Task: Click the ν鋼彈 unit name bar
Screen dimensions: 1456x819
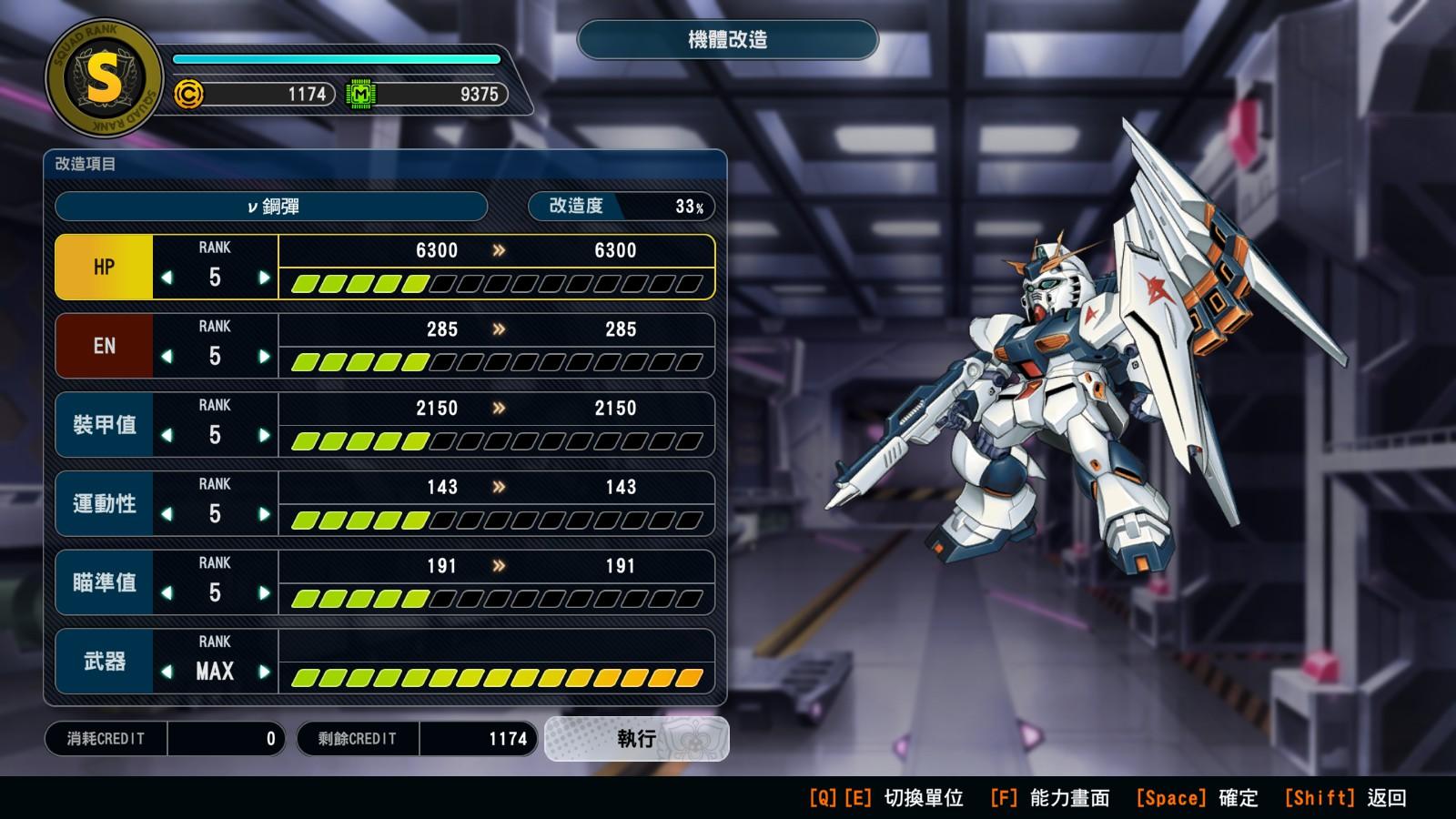Action: pos(271,207)
